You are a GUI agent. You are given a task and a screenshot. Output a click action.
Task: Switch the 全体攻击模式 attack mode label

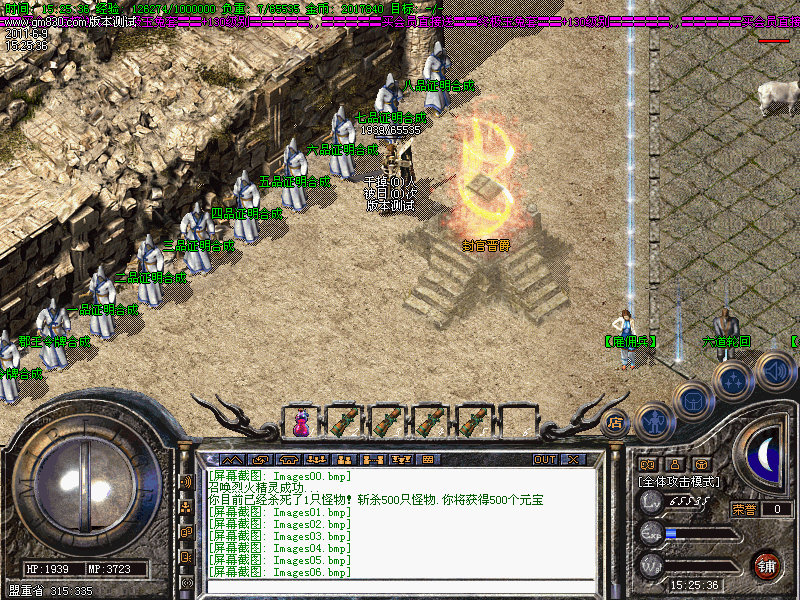coord(678,481)
